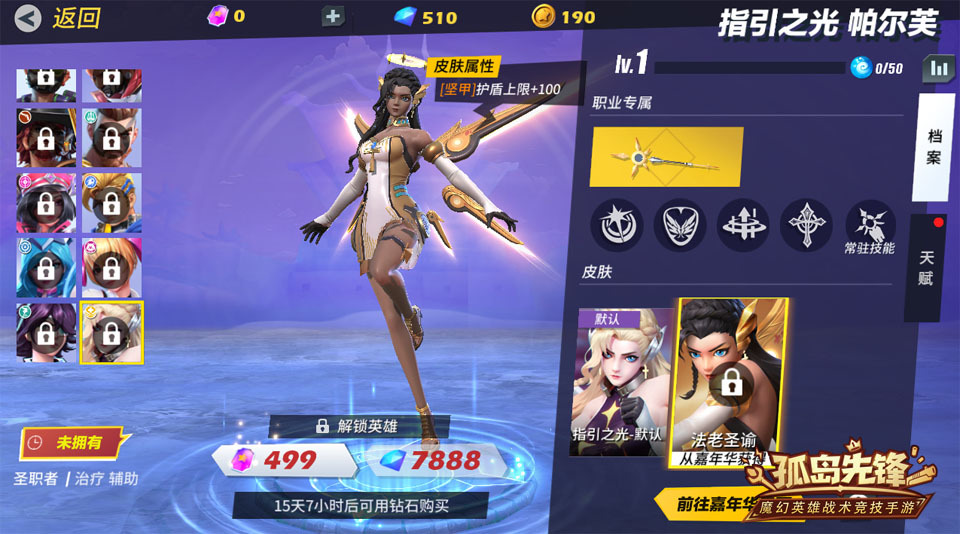View the crescent moon star skill
This screenshot has width=960, height=534.
tap(616, 224)
